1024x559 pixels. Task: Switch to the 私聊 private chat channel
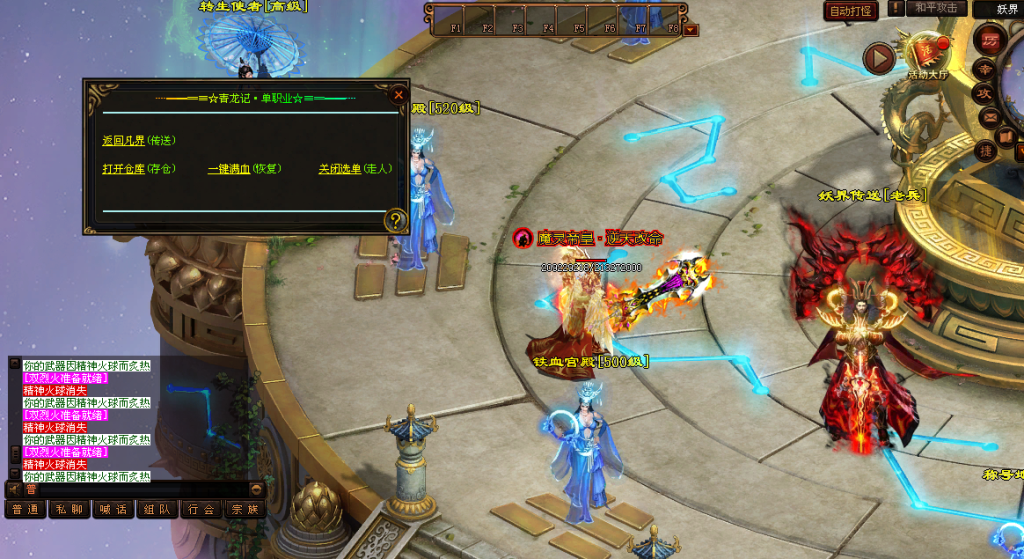pyautogui.click(x=70, y=509)
